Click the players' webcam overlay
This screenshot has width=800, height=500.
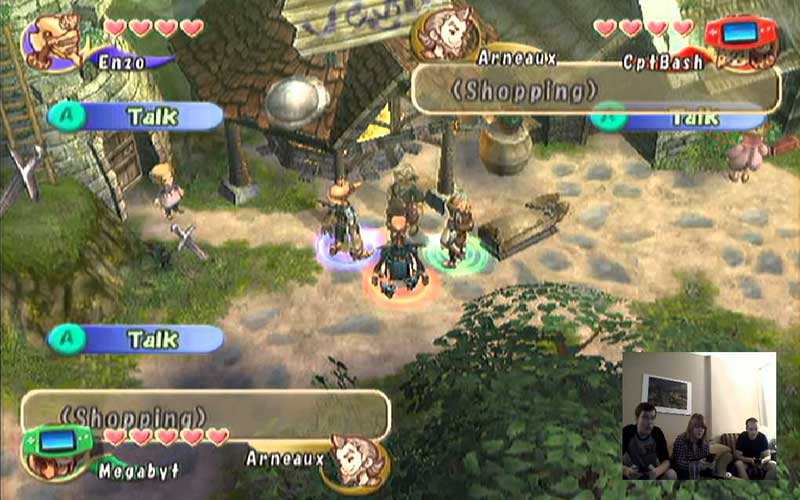pos(699,415)
